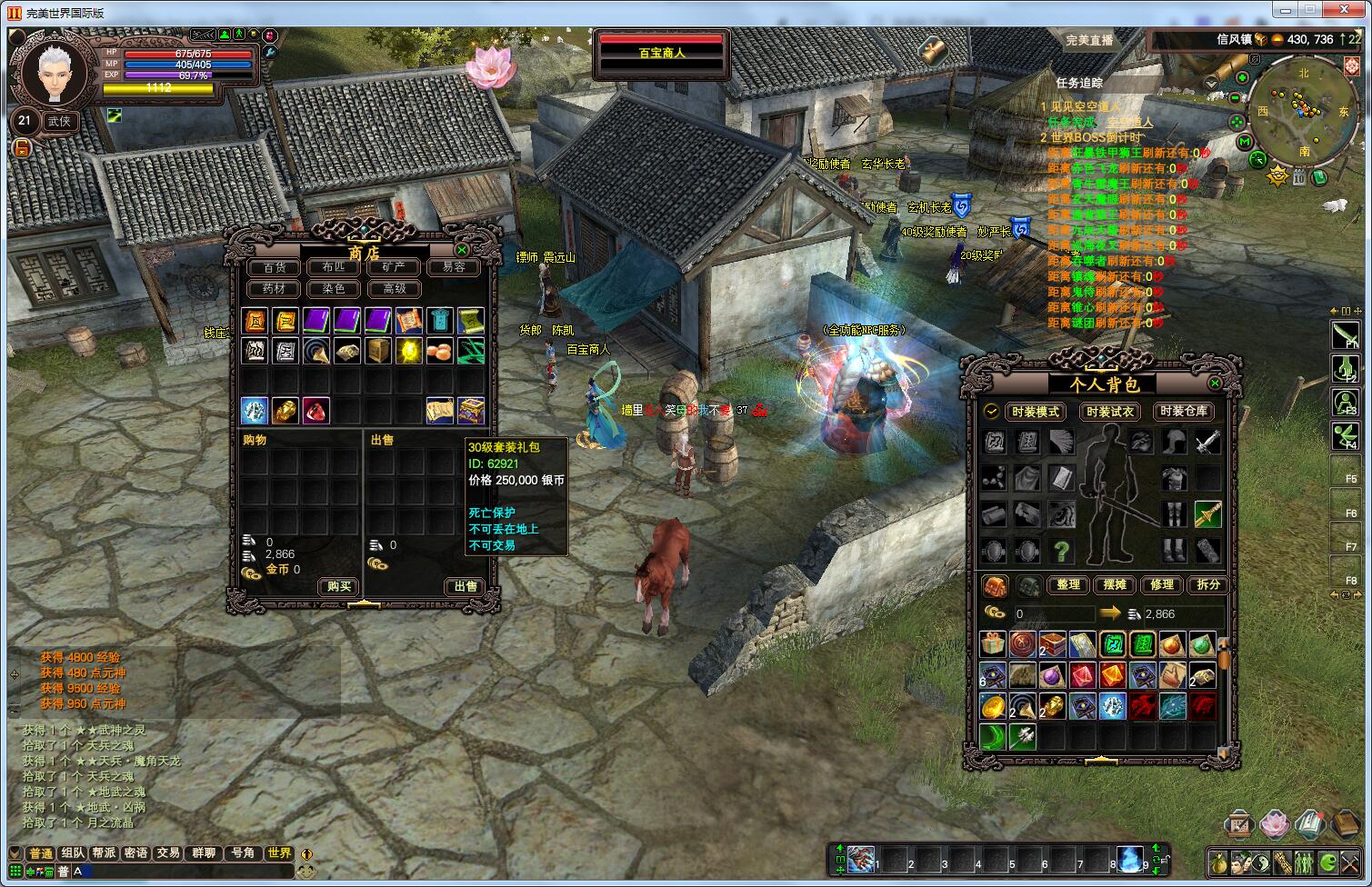Open the 摆摊 stall button

1115,584
